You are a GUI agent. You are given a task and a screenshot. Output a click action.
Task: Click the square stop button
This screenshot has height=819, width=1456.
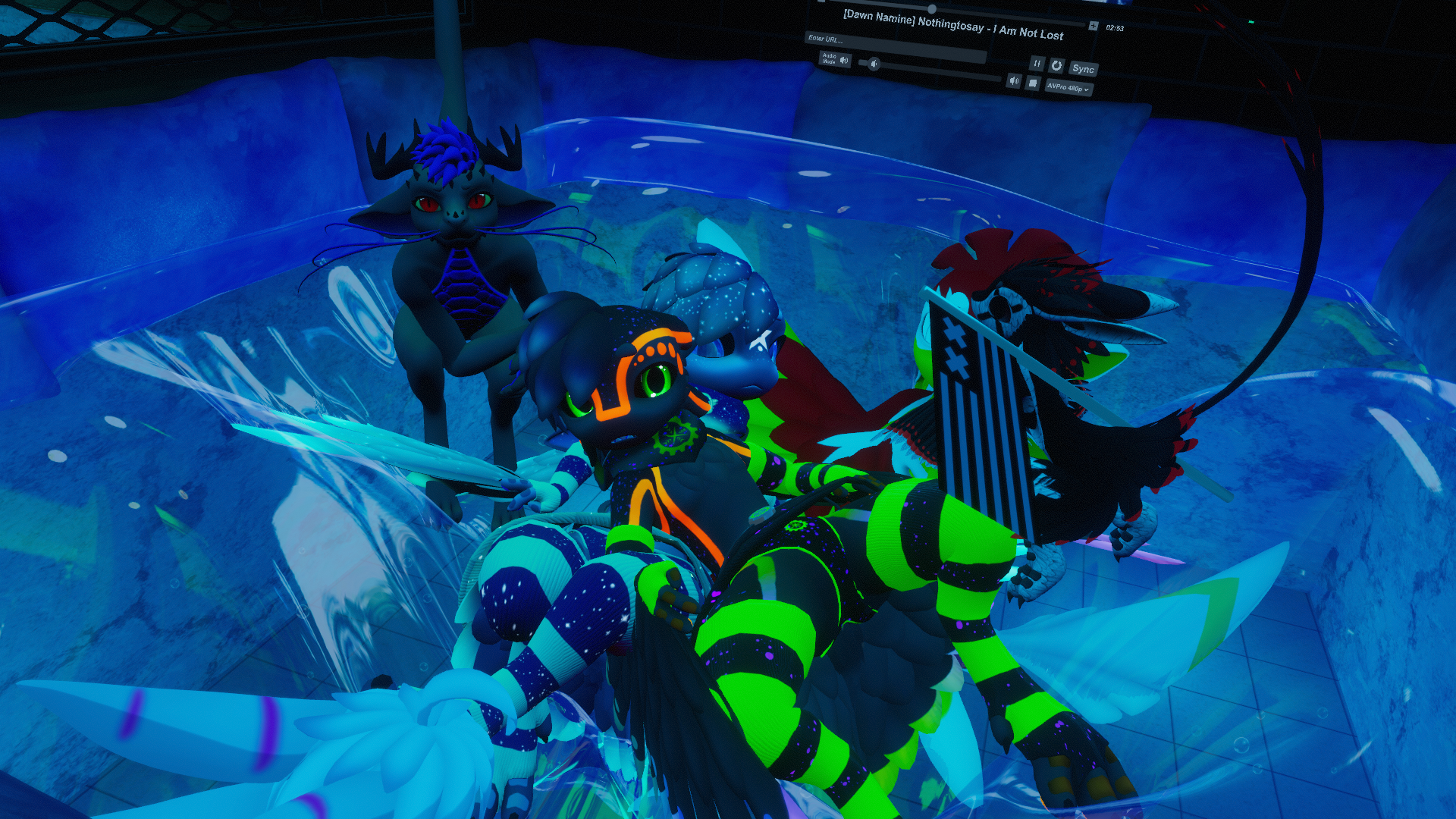1032,83
